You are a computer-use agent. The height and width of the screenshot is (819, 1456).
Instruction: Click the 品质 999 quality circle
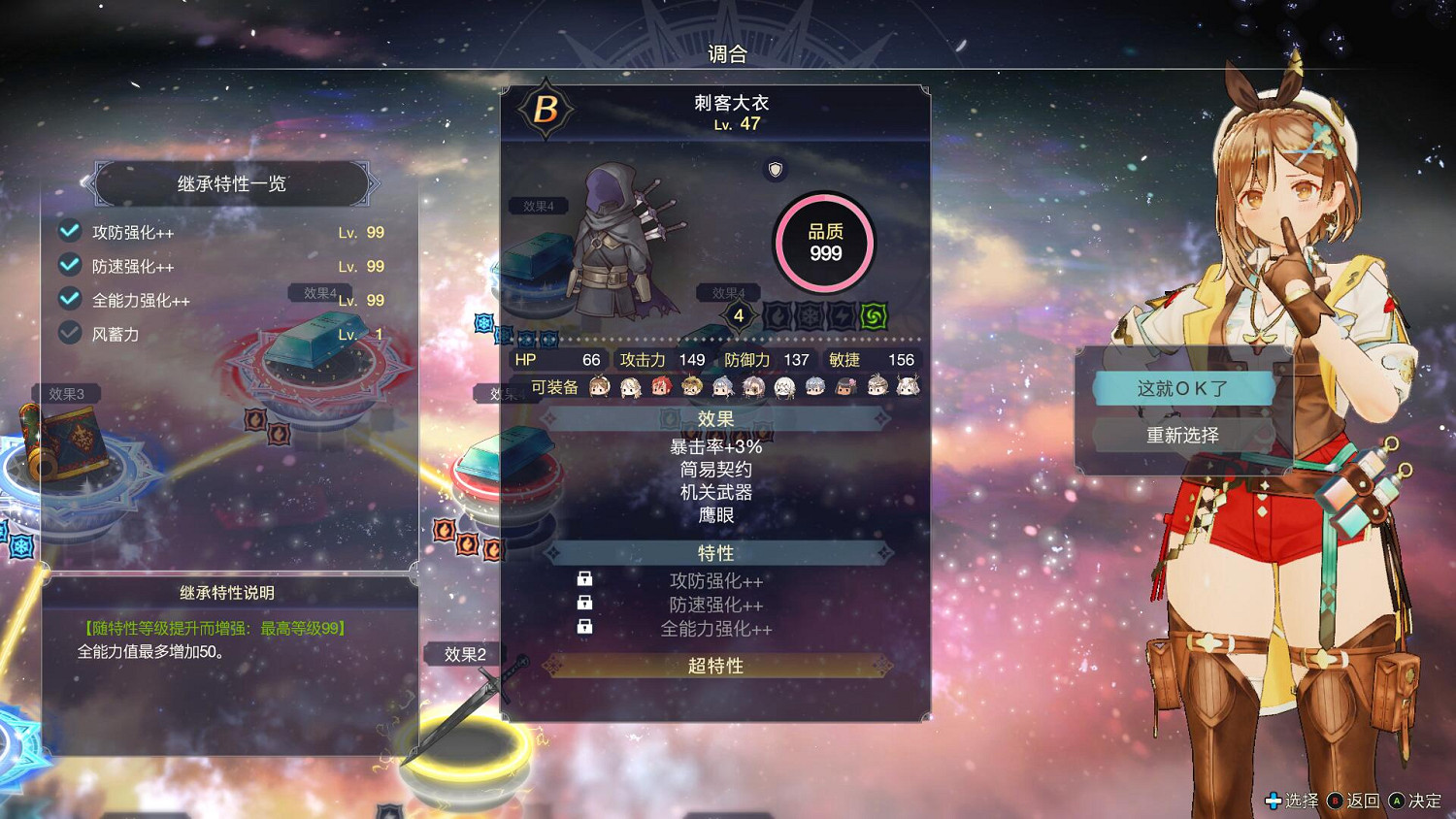[x=824, y=242]
